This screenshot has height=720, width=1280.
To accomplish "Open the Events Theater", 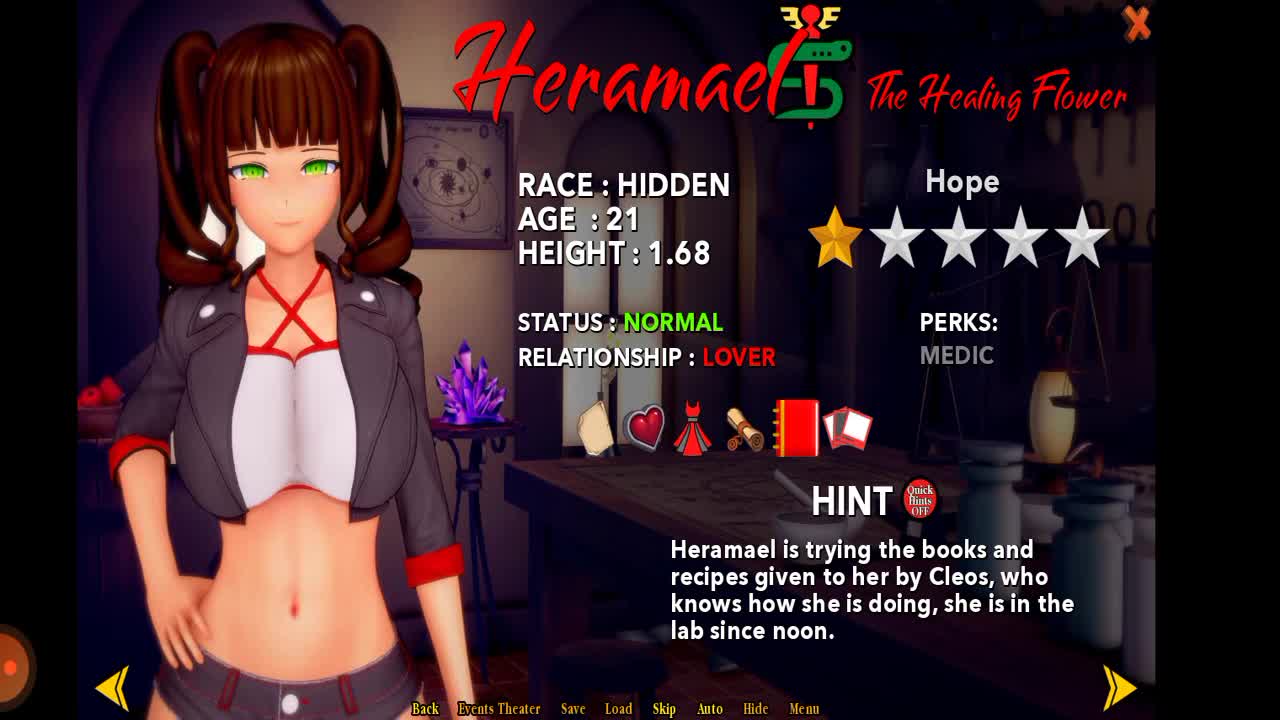I will pos(499,708).
